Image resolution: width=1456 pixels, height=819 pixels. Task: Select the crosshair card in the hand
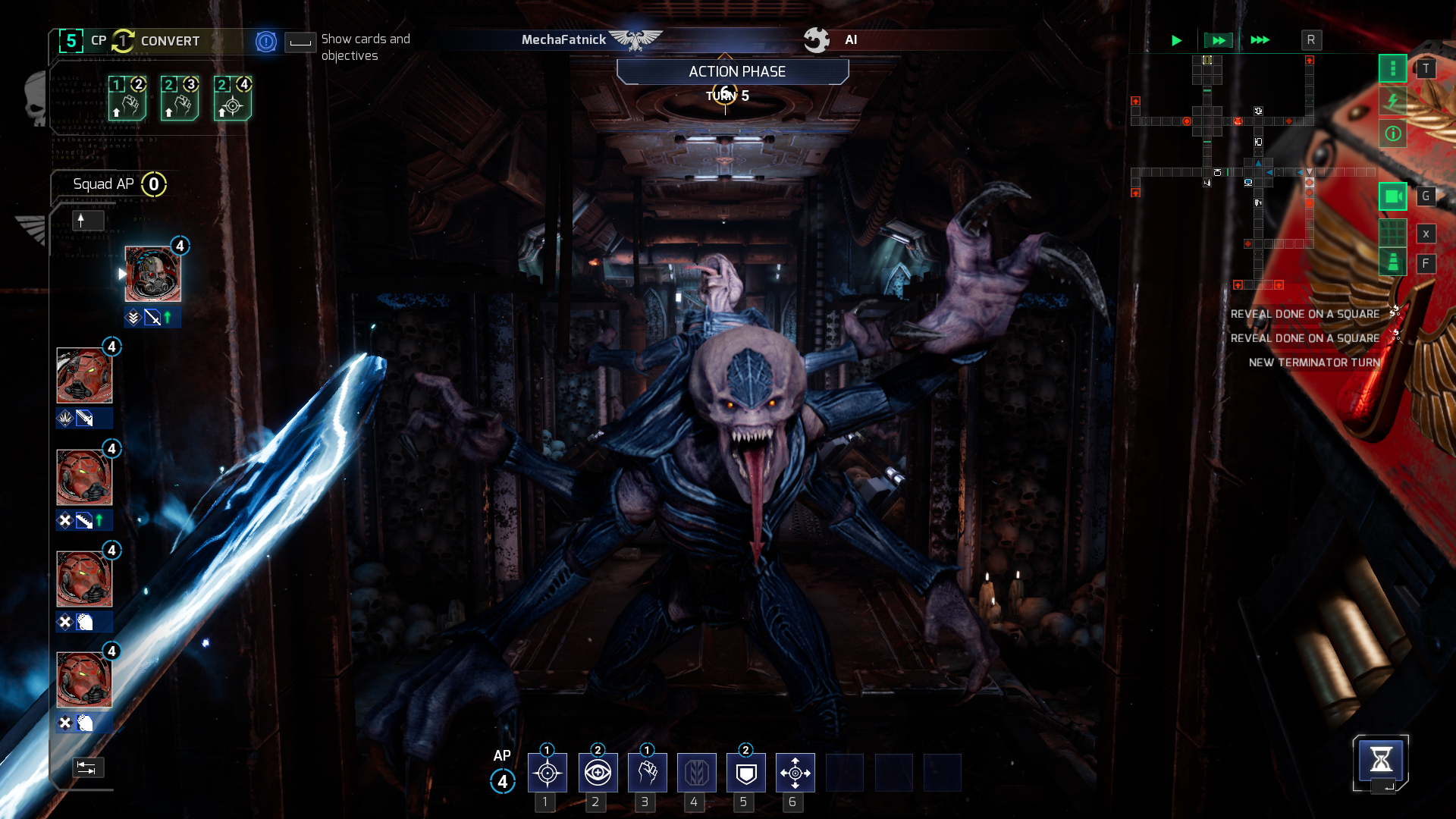click(232, 99)
